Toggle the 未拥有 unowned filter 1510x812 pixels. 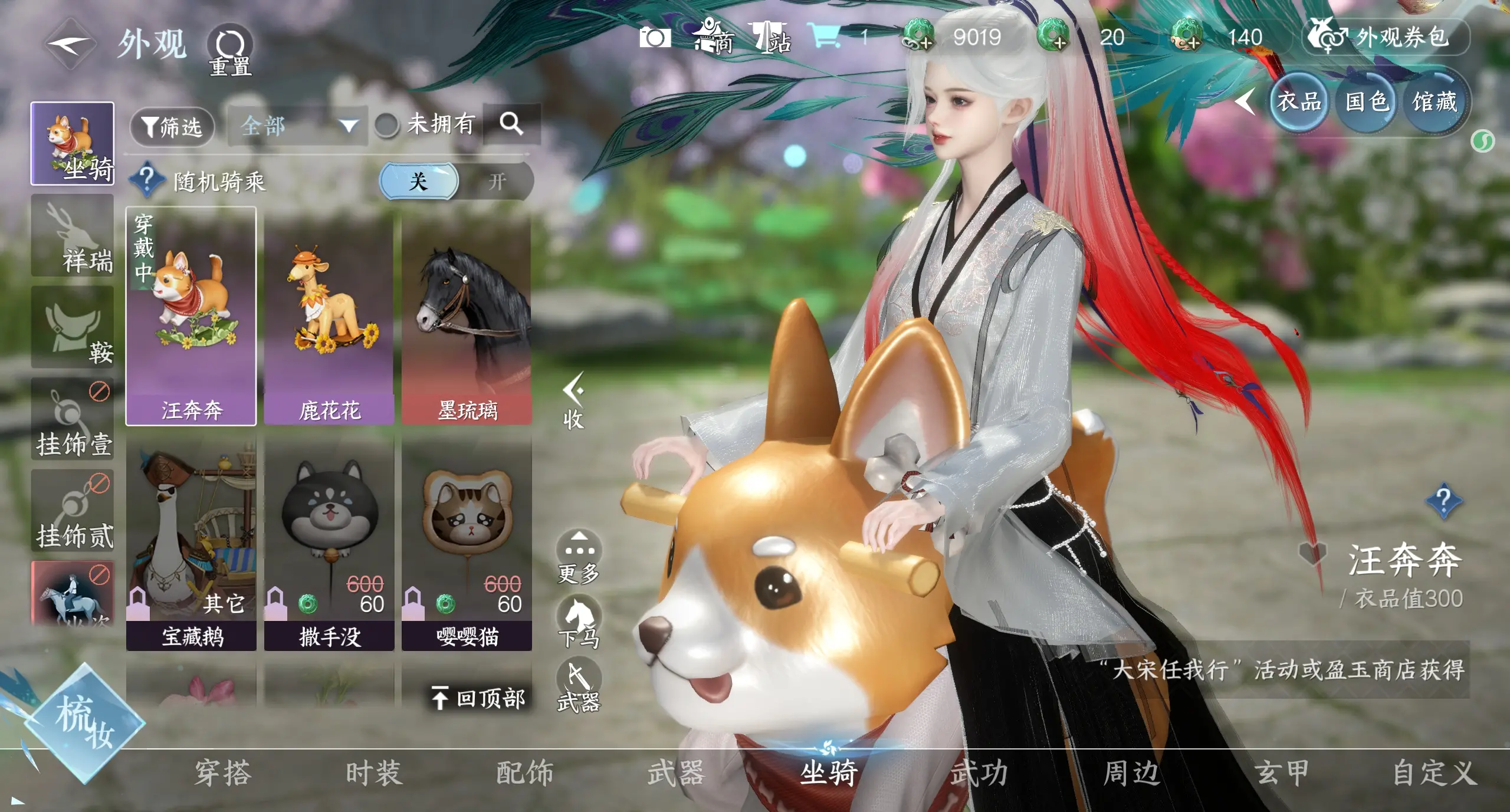pos(388,125)
